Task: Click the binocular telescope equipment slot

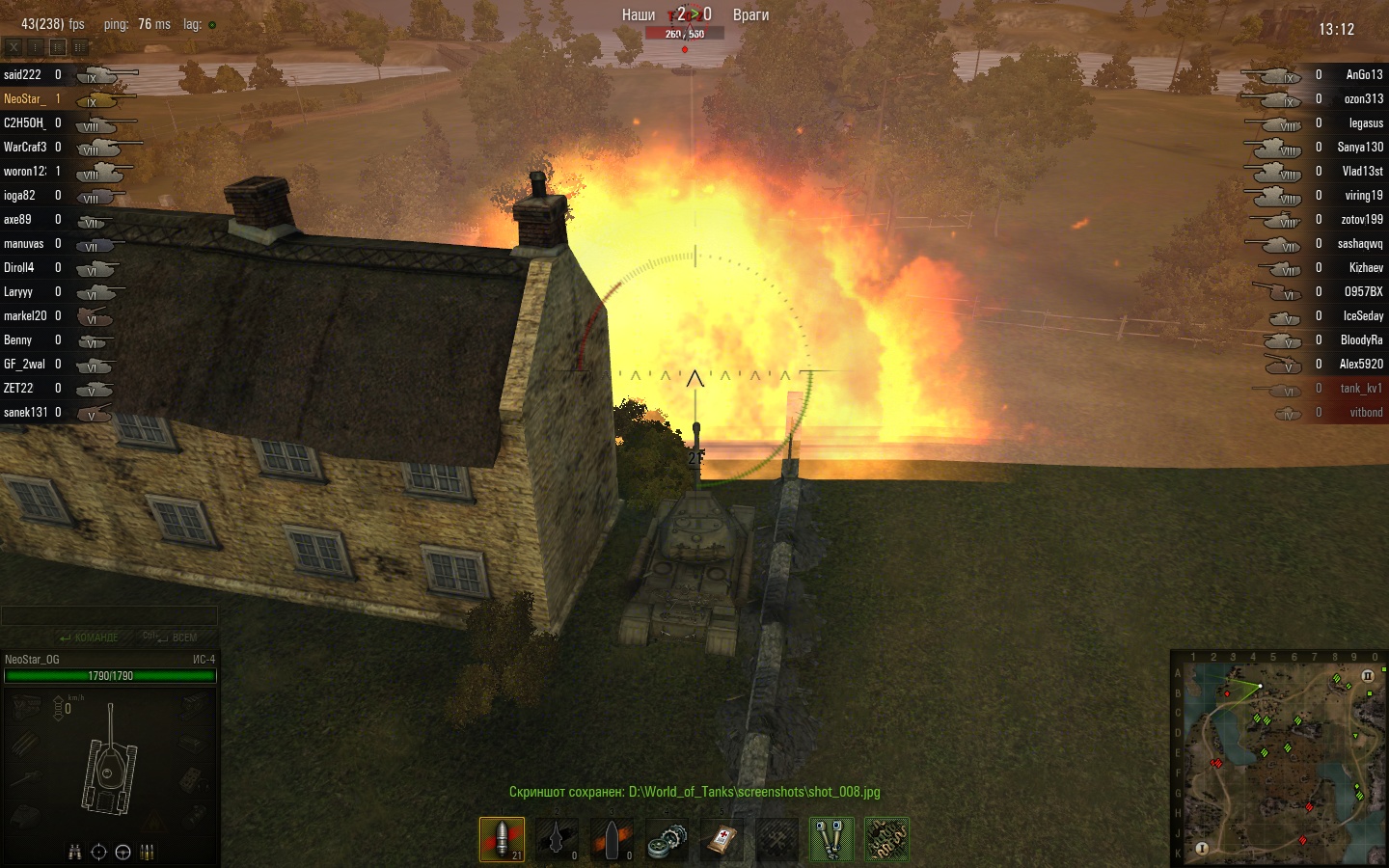Action: [x=831, y=838]
